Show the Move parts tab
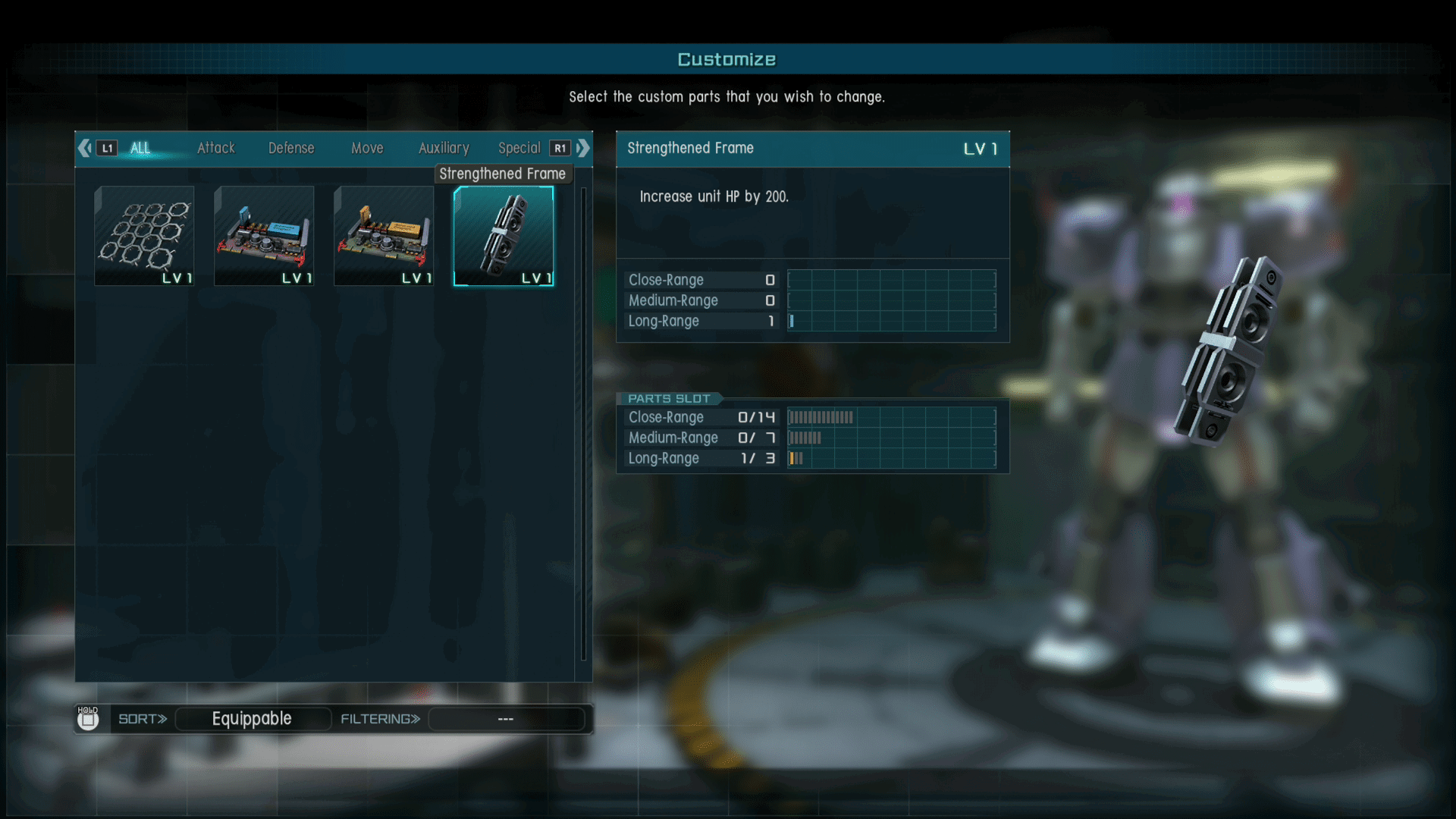The height and width of the screenshot is (819, 1456). (x=367, y=148)
